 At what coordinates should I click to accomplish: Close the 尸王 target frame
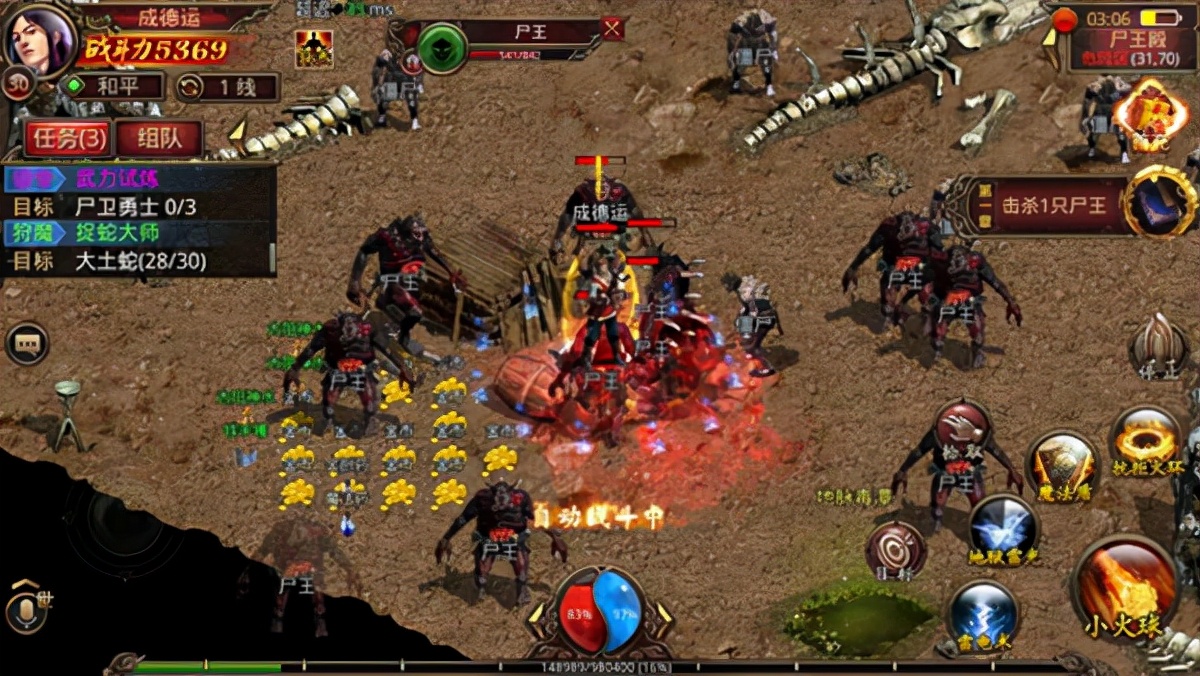(612, 29)
